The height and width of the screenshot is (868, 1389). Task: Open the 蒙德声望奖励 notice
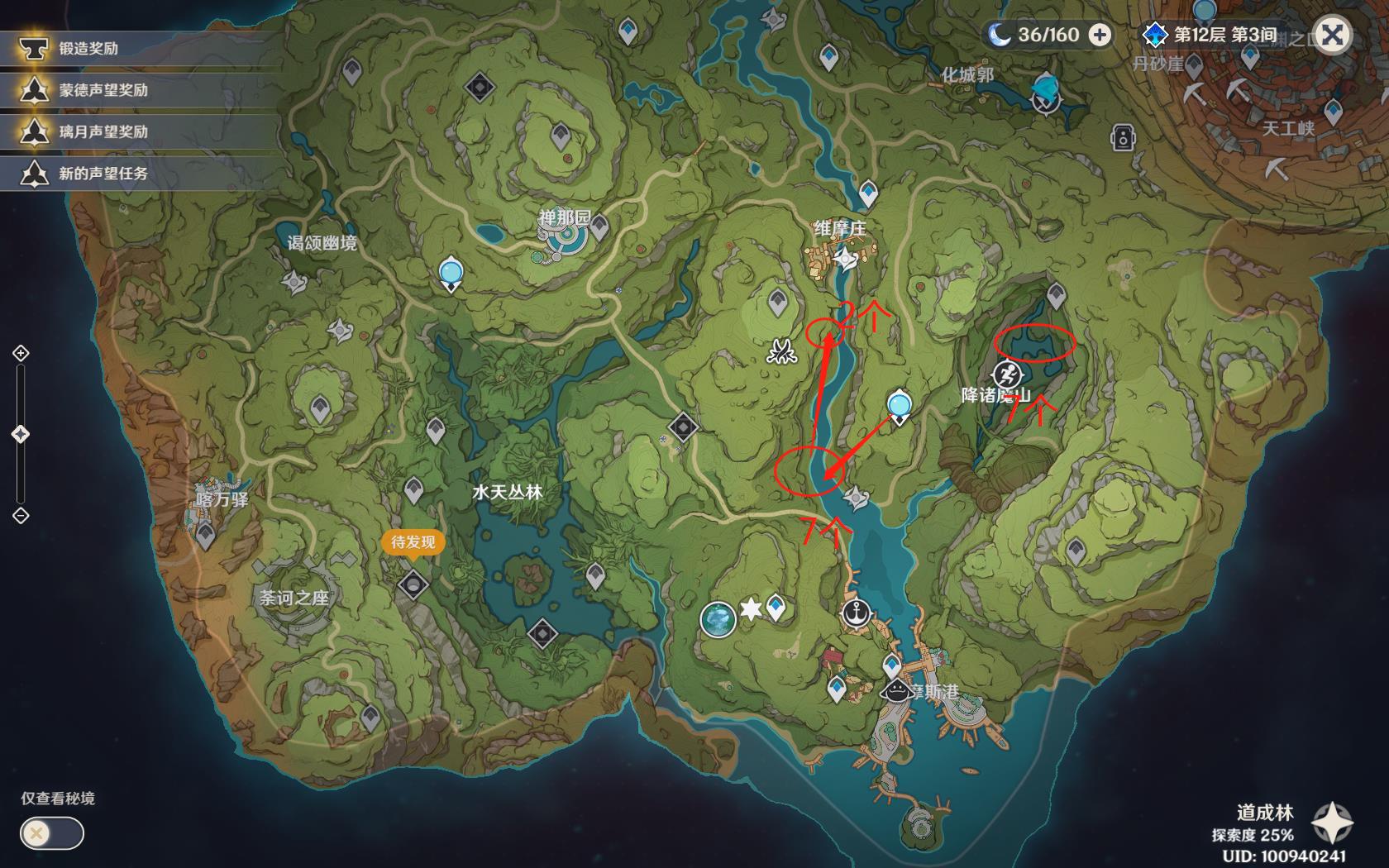pyautogui.click(x=103, y=90)
